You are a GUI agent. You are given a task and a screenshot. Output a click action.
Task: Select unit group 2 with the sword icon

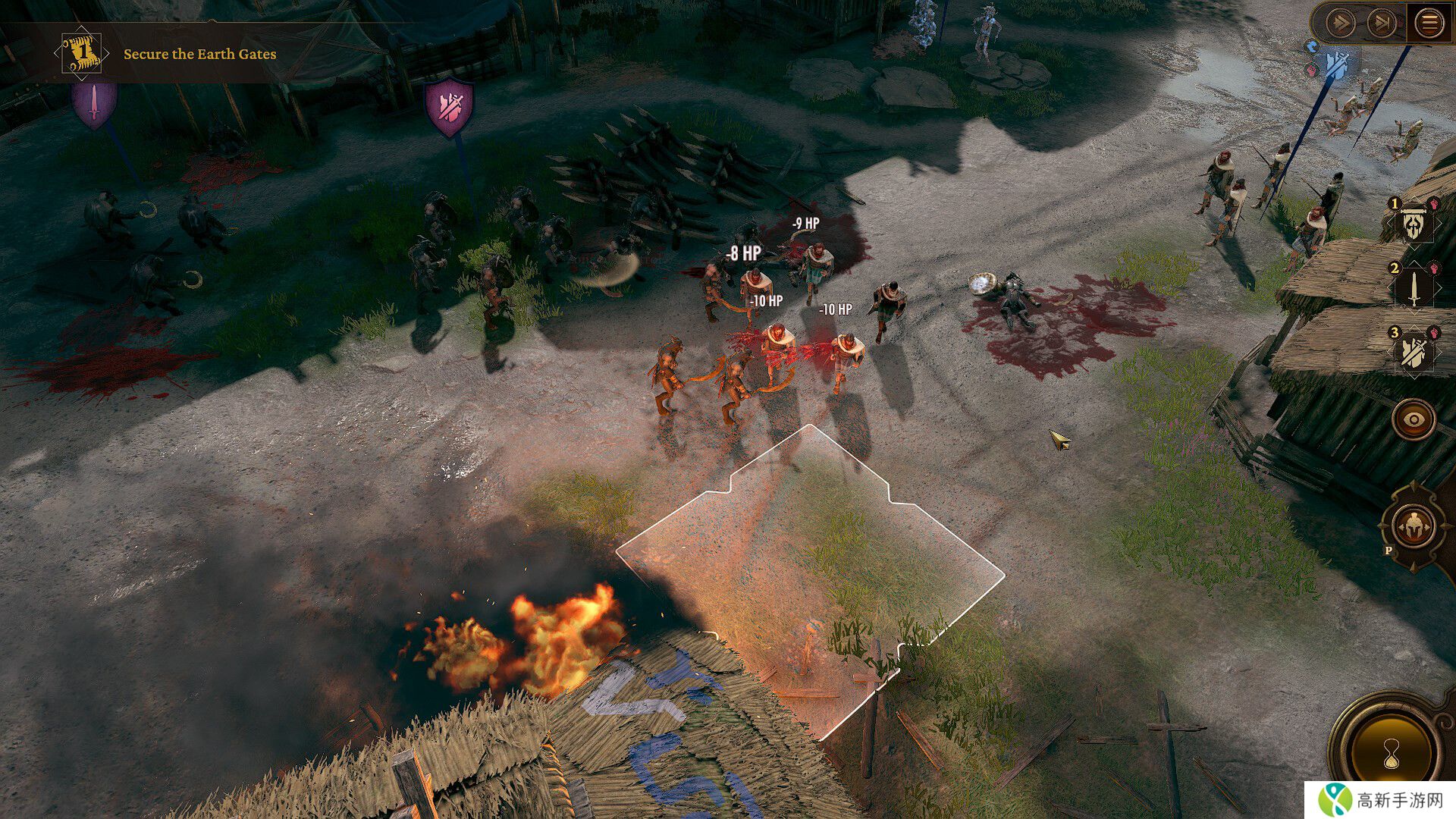tap(1414, 288)
